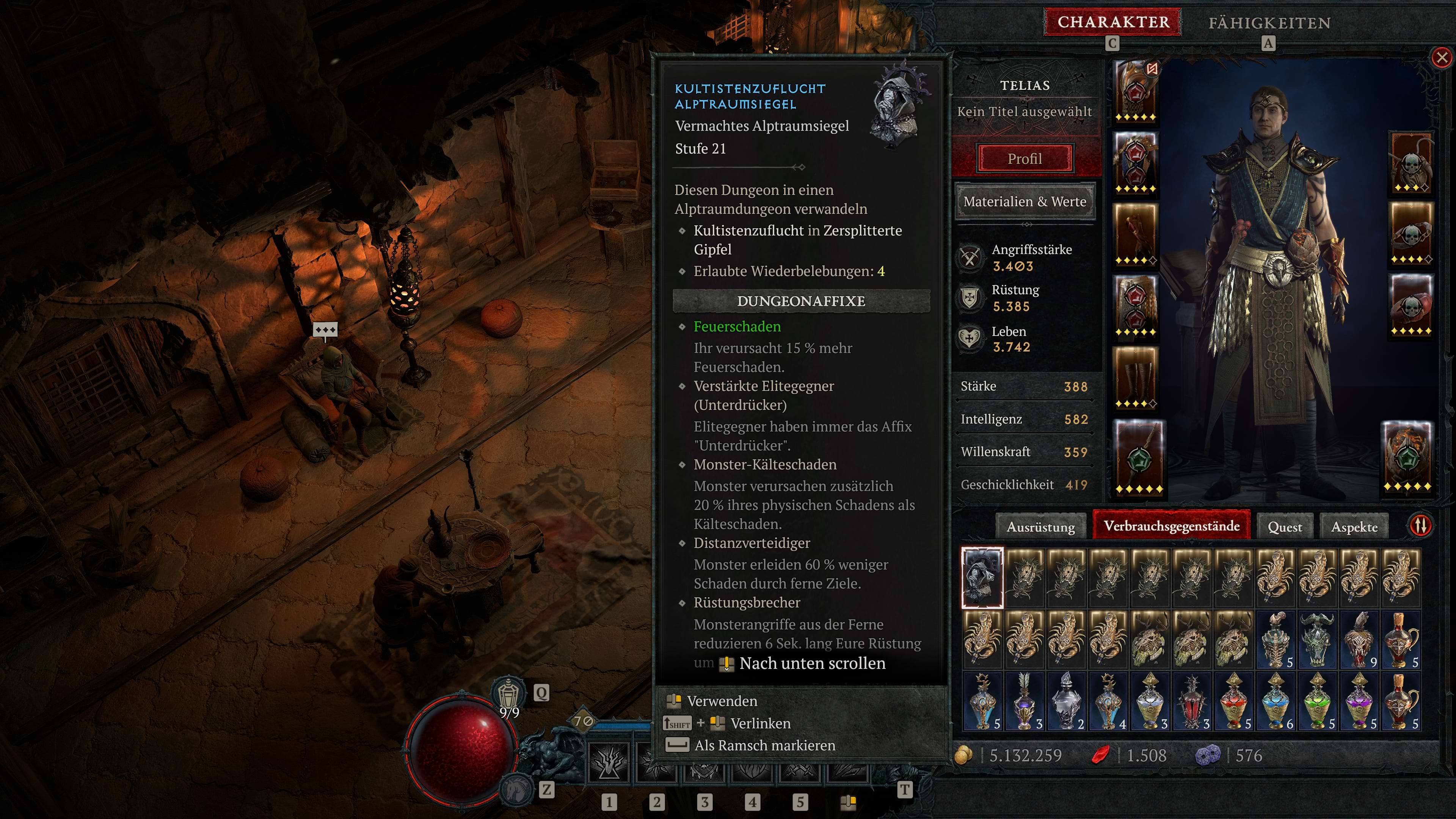This screenshot has height=819, width=1456.
Task: Open the Profil view
Action: point(1024,159)
